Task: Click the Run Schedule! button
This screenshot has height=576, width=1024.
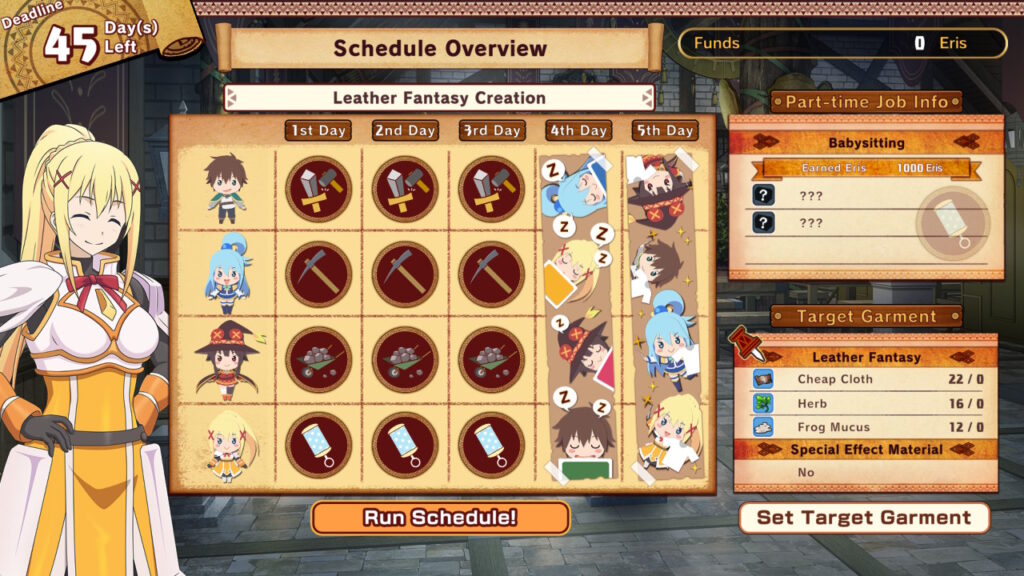Action: [x=440, y=517]
